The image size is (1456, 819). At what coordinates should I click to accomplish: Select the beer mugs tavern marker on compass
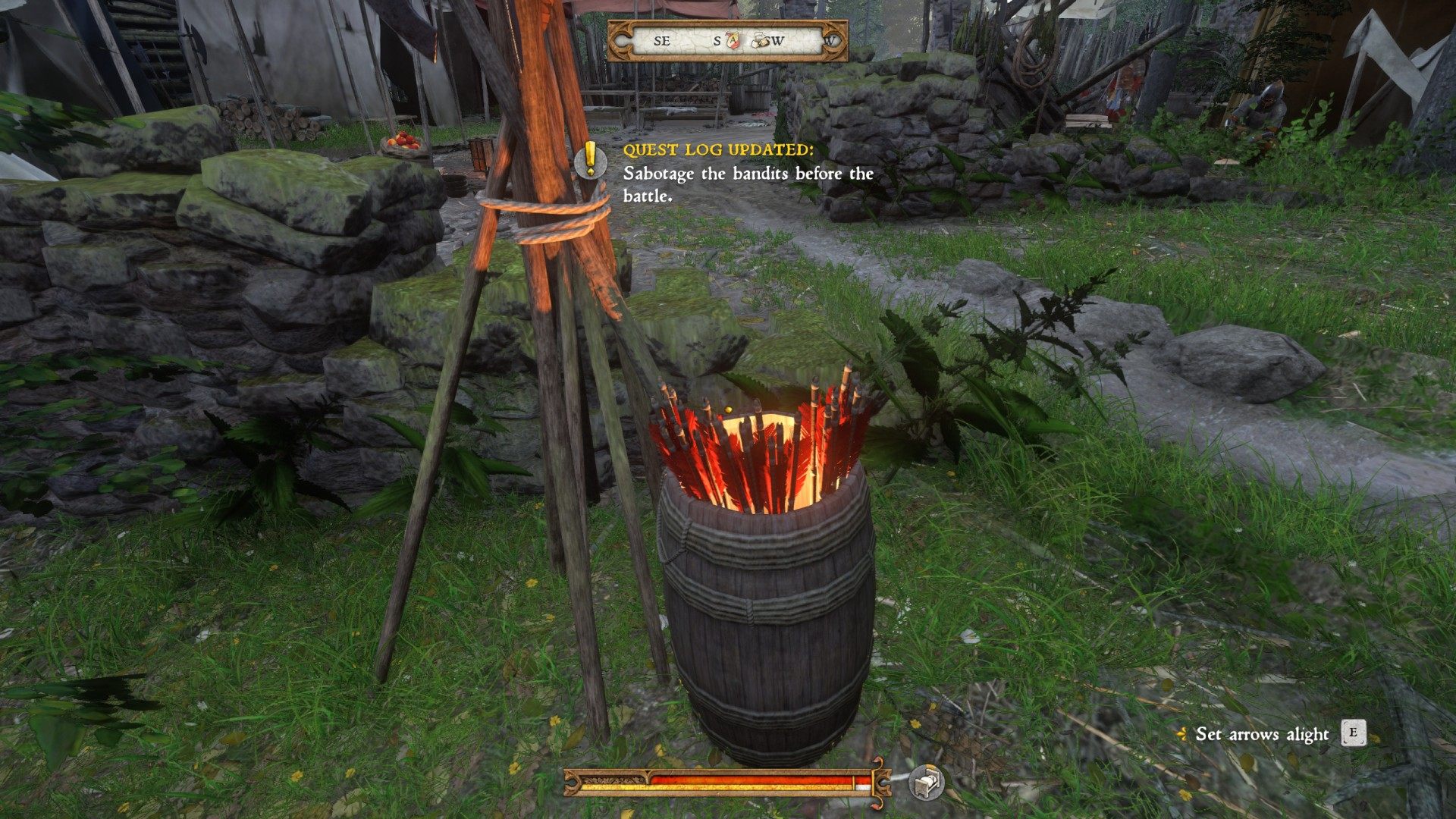tap(761, 41)
